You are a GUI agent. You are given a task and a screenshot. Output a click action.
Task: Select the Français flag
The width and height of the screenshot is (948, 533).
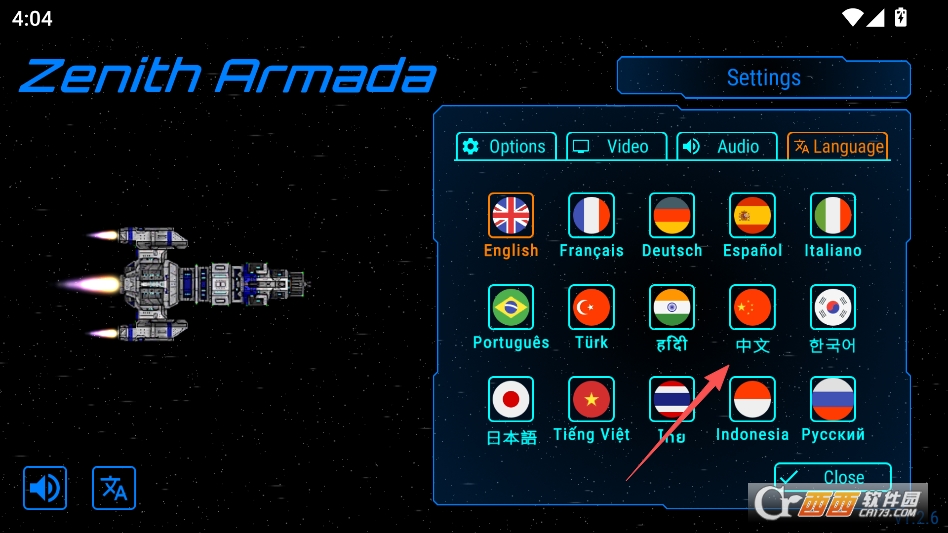591,215
